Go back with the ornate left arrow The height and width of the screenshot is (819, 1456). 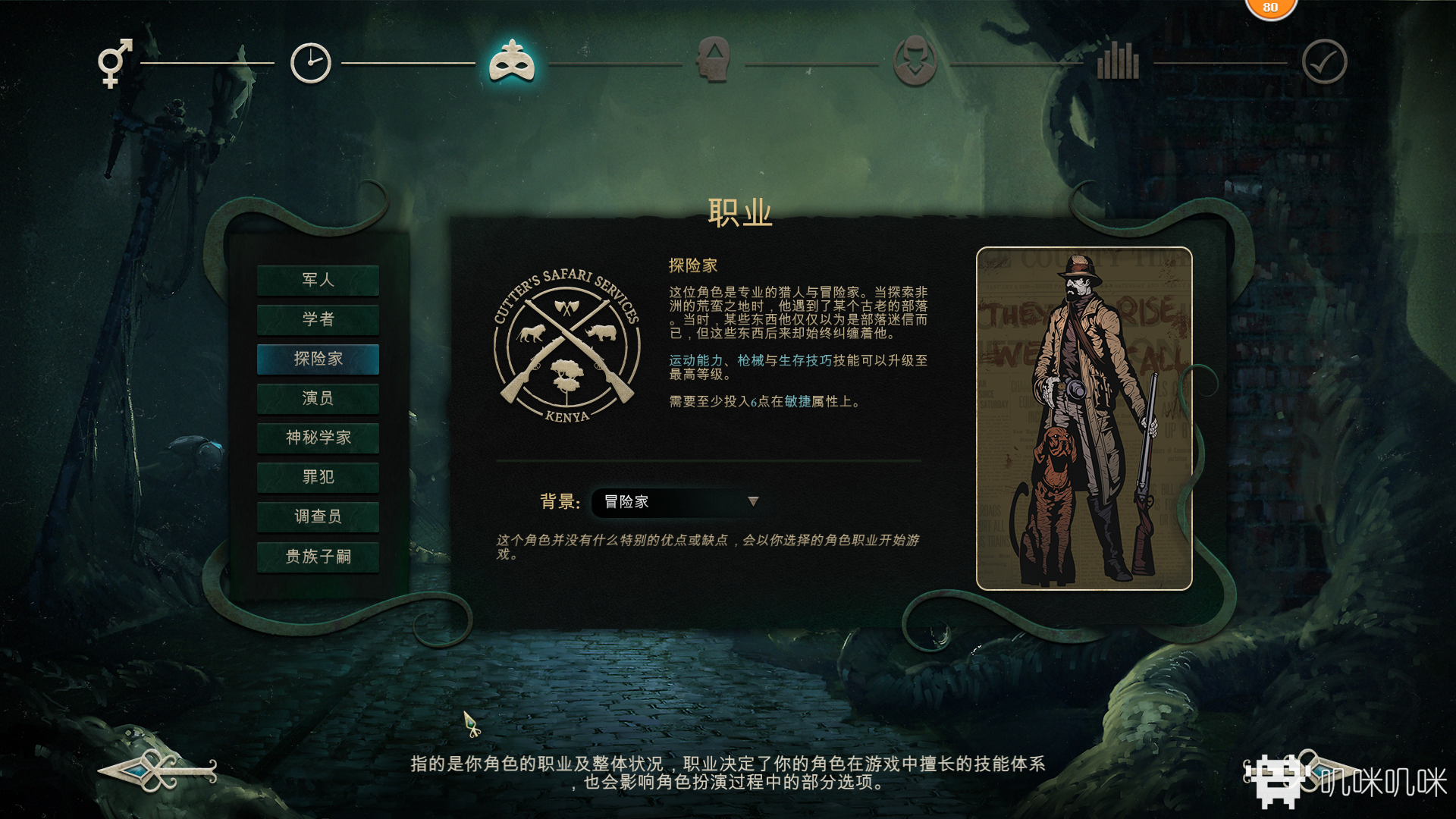158,771
